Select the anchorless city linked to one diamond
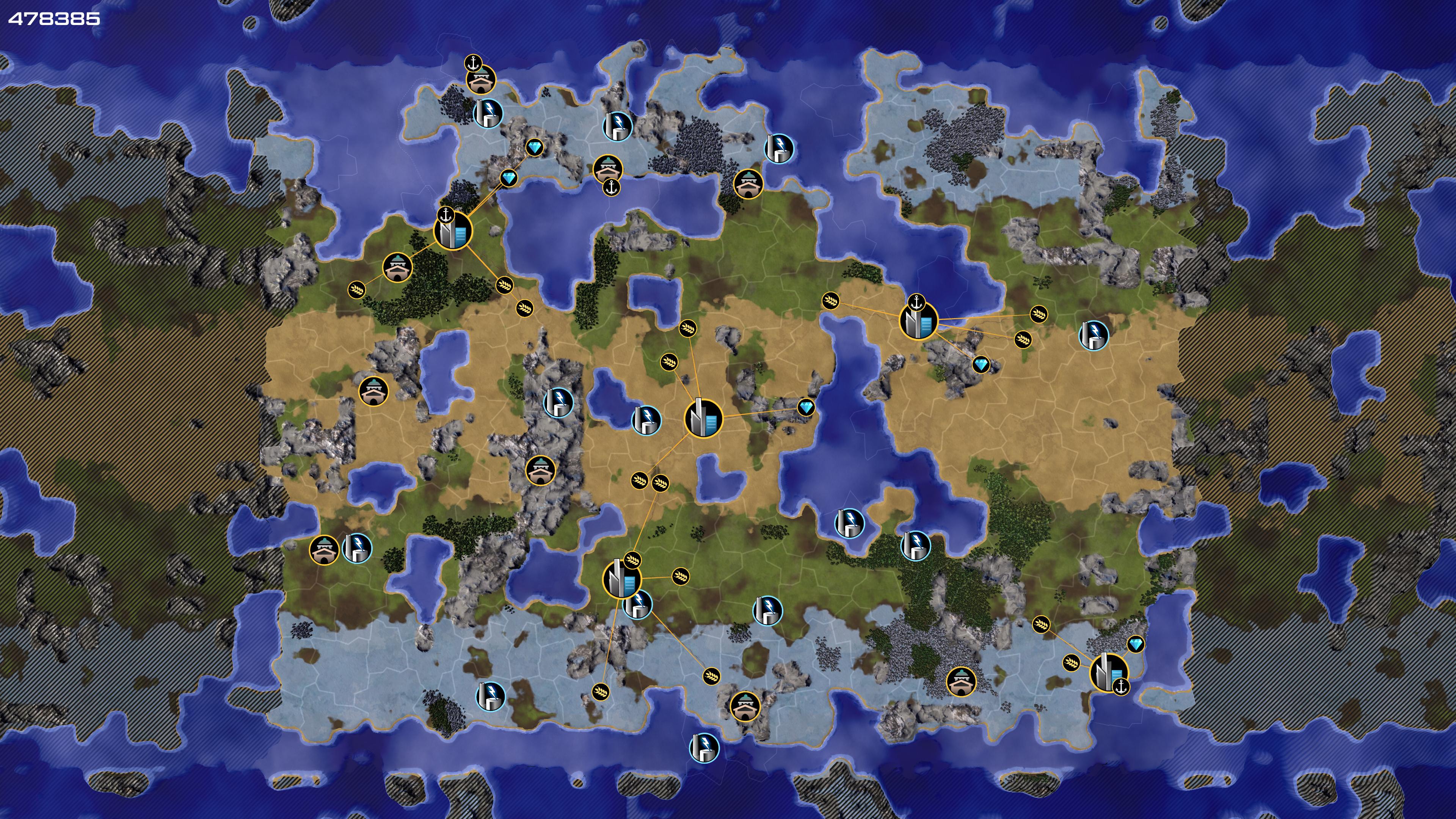This screenshot has width=1456, height=819. coord(703,418)
